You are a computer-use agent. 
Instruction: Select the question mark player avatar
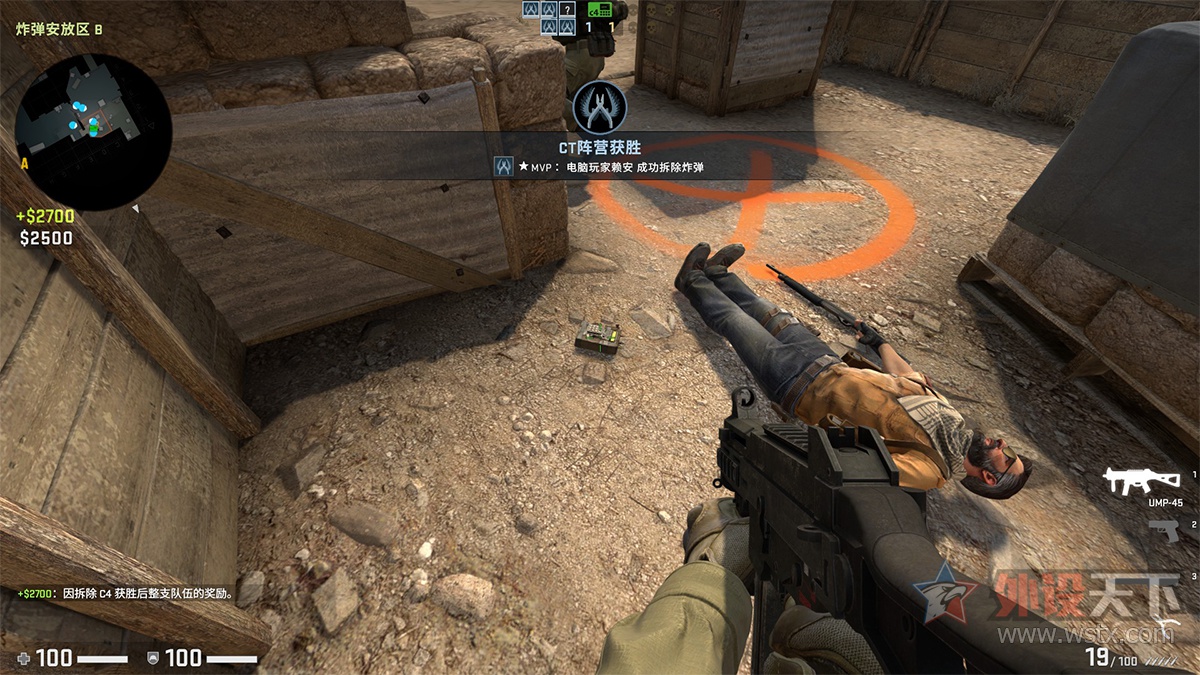click(x=567, y=9)
